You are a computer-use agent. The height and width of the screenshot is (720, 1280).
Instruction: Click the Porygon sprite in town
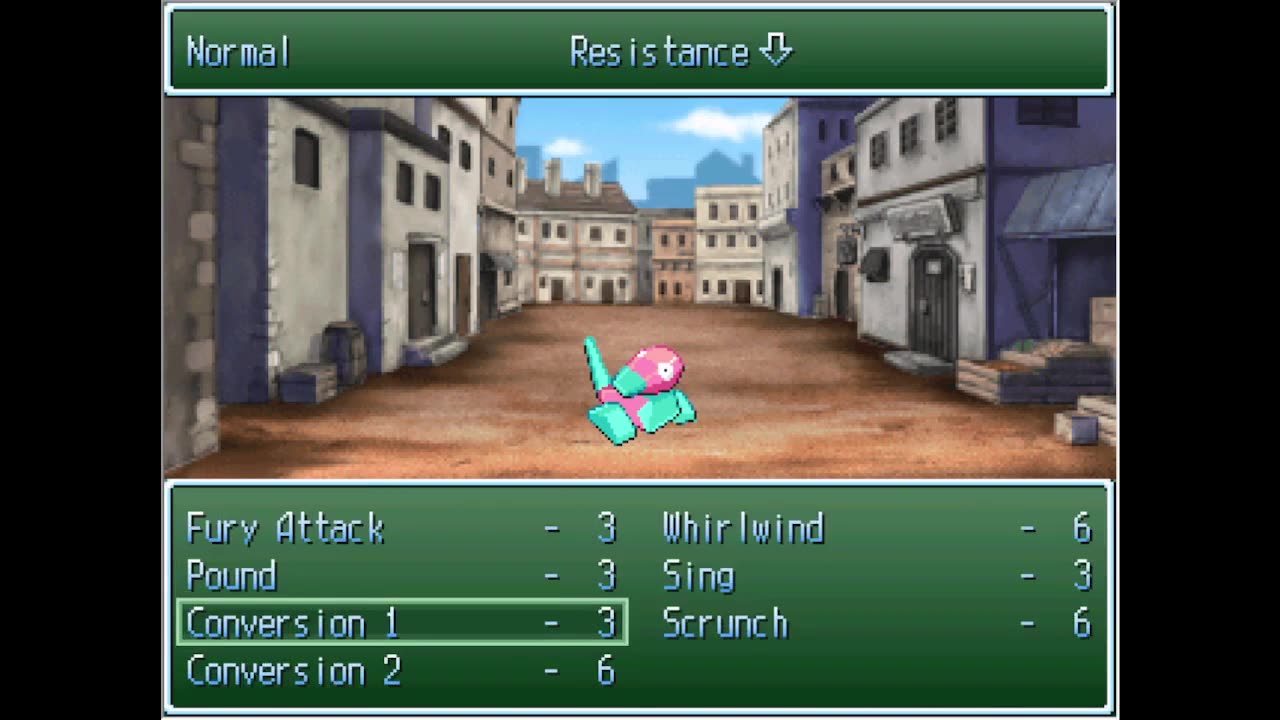click(640, 390)
